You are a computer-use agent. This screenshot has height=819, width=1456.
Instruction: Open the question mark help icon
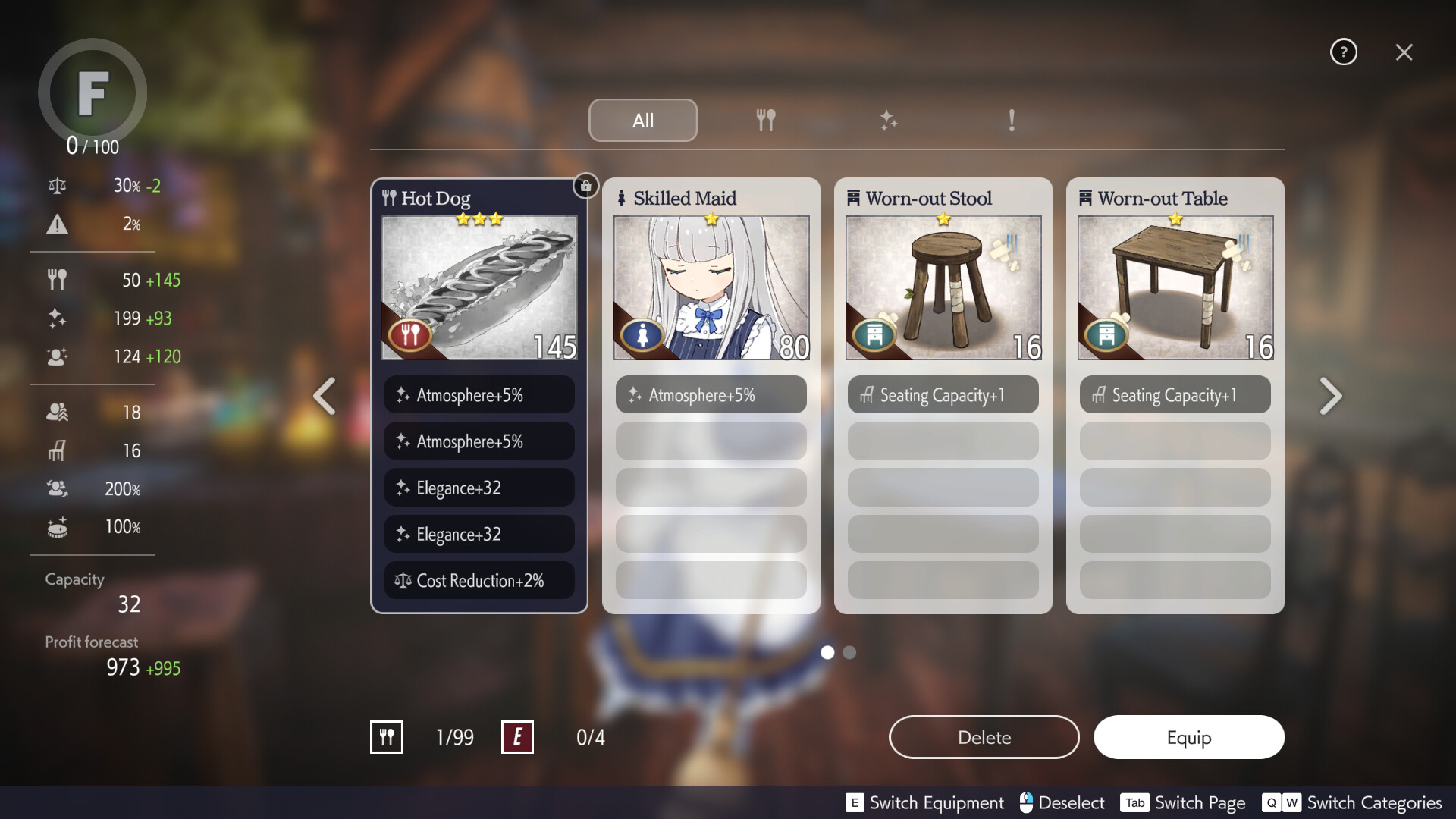click(x=1344, y=52)
